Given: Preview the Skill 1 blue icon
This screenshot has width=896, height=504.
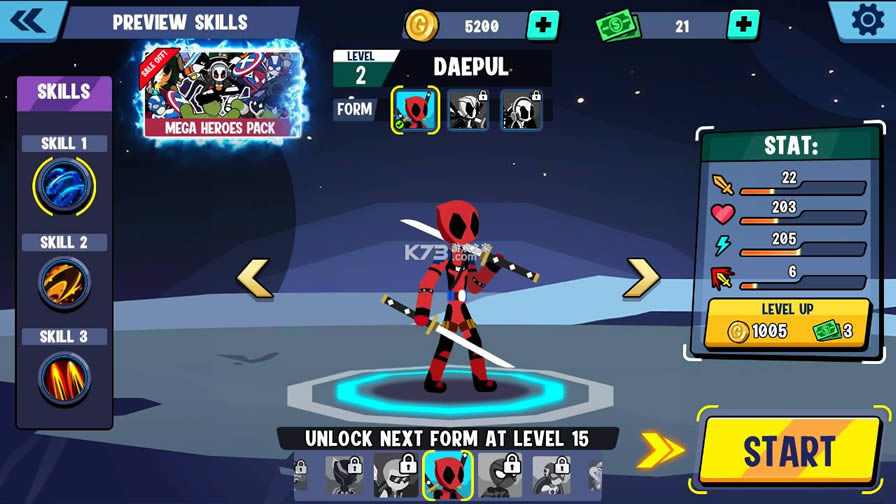Looking at the screenshot, I should coord(65,187).
